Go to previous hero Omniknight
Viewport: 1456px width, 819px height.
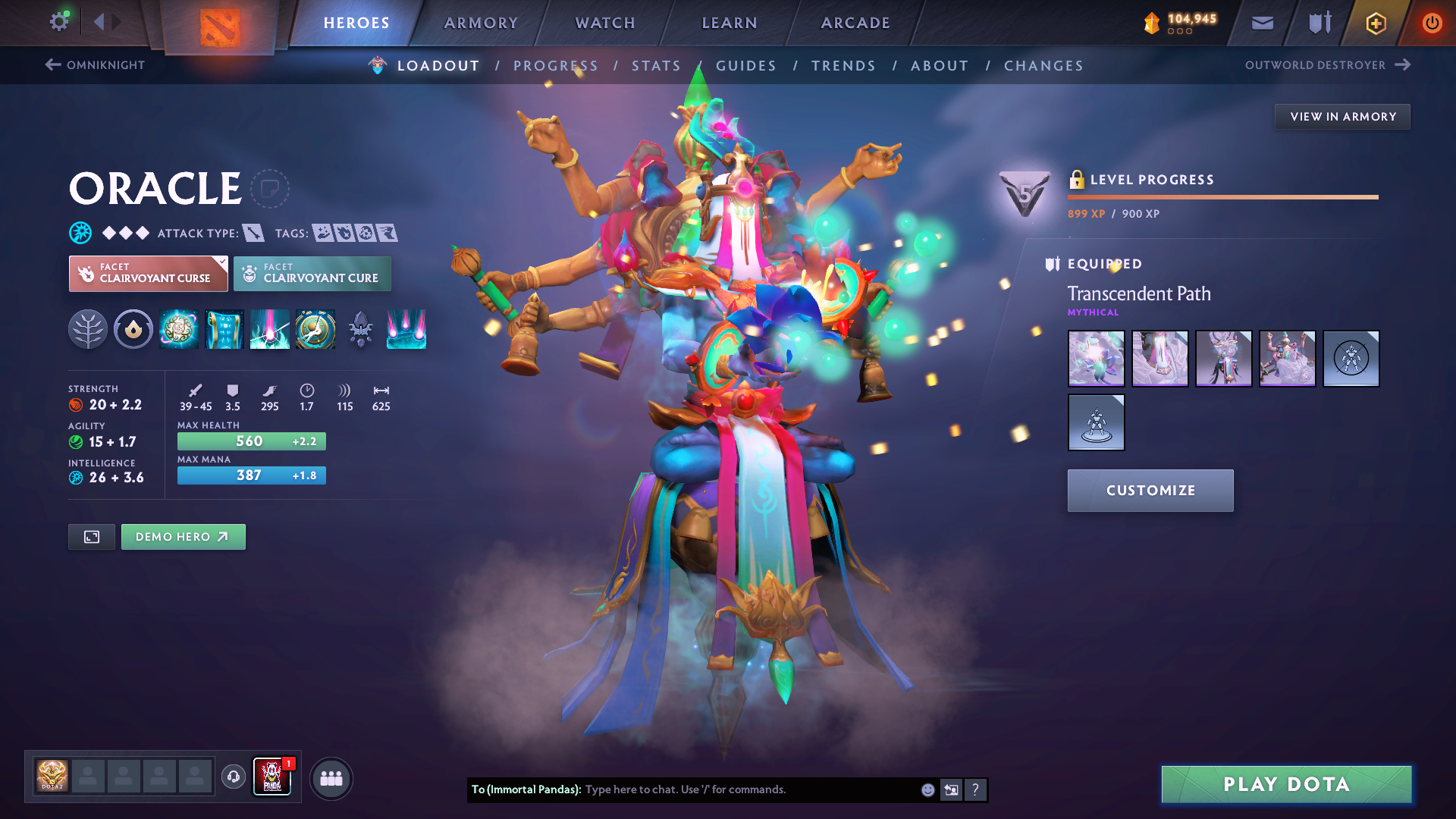click(96, 65)
